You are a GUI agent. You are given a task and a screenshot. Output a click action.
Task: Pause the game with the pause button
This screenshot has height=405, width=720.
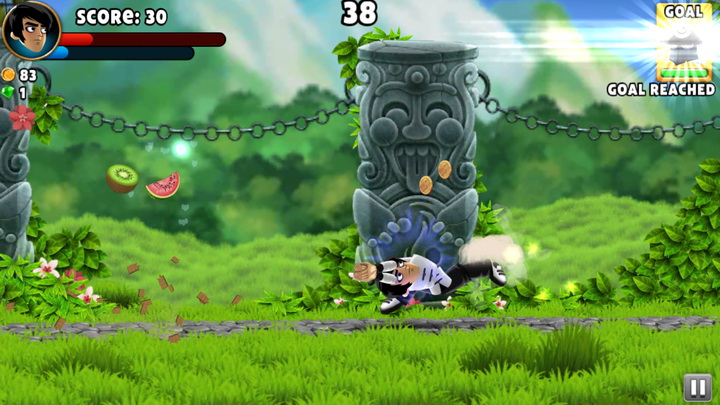pyautogui.click(x=696, y=385)
